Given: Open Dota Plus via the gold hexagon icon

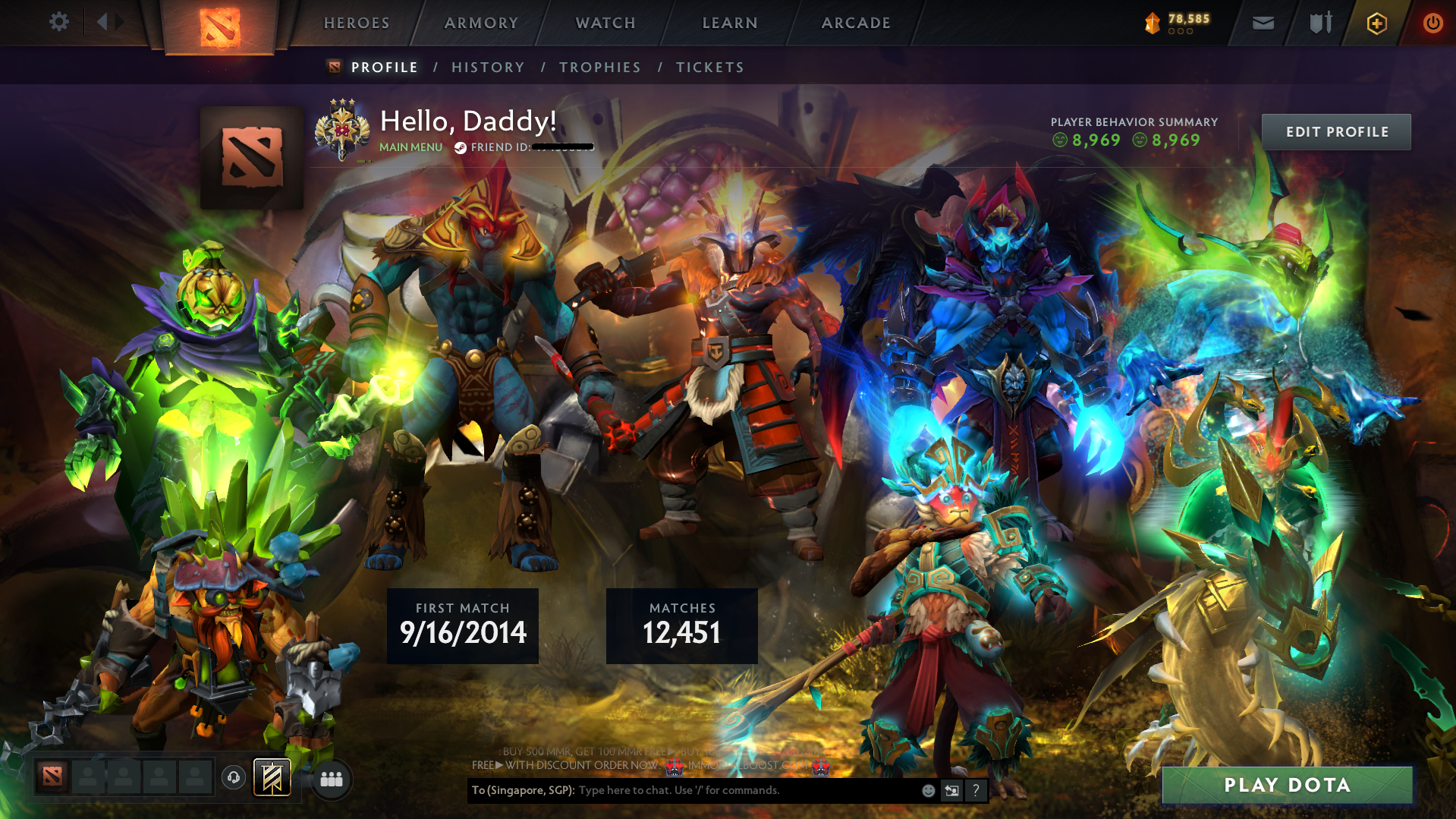Looking at the screenshot, I should [x=1376, y=23].
